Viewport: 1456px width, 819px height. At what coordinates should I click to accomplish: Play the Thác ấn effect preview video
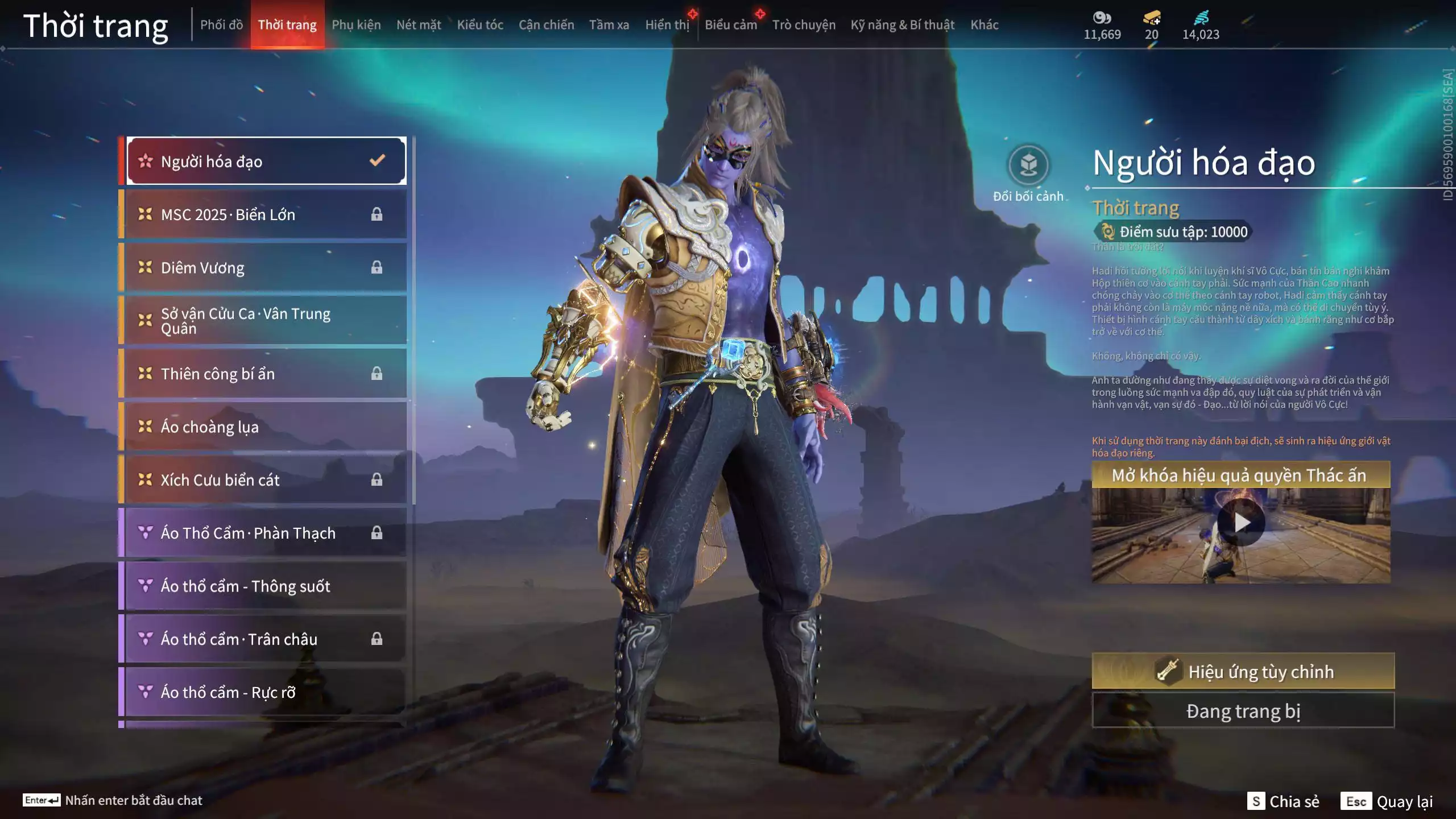pyautogui.click(x=1241, y=522)
